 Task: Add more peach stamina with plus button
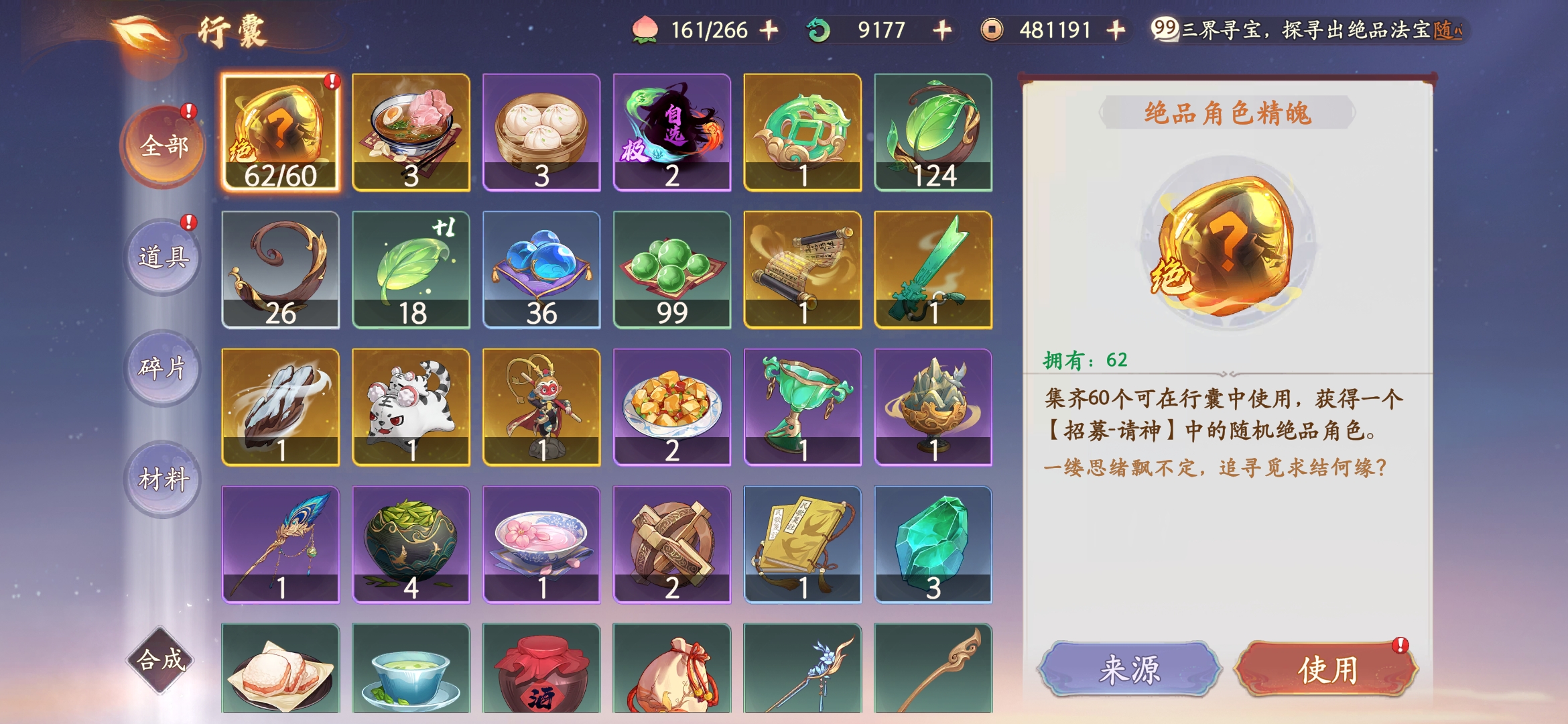[x=769, y=30]
